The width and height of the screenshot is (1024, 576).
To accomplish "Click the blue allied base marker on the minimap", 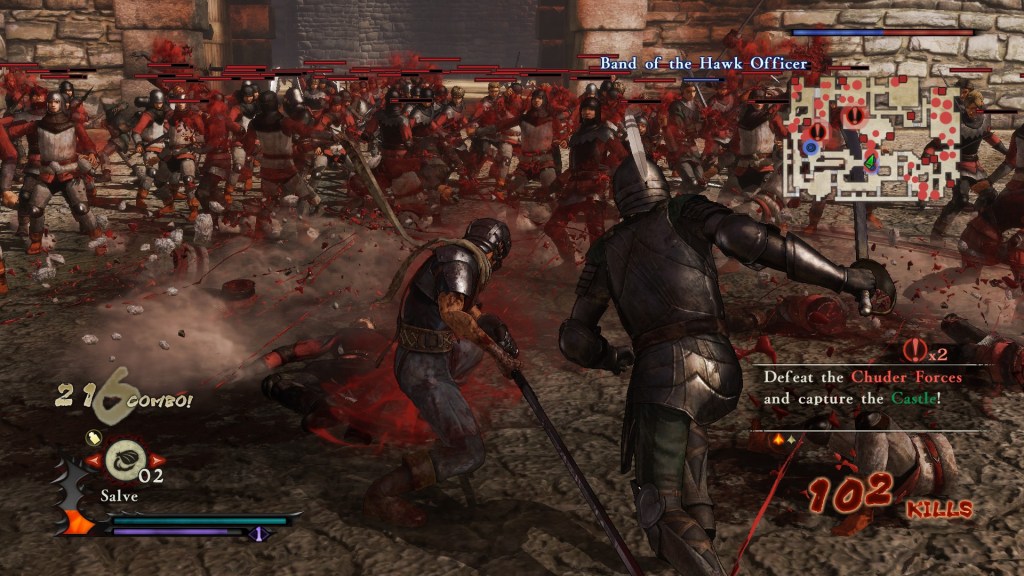I will [x=809, y=148].
